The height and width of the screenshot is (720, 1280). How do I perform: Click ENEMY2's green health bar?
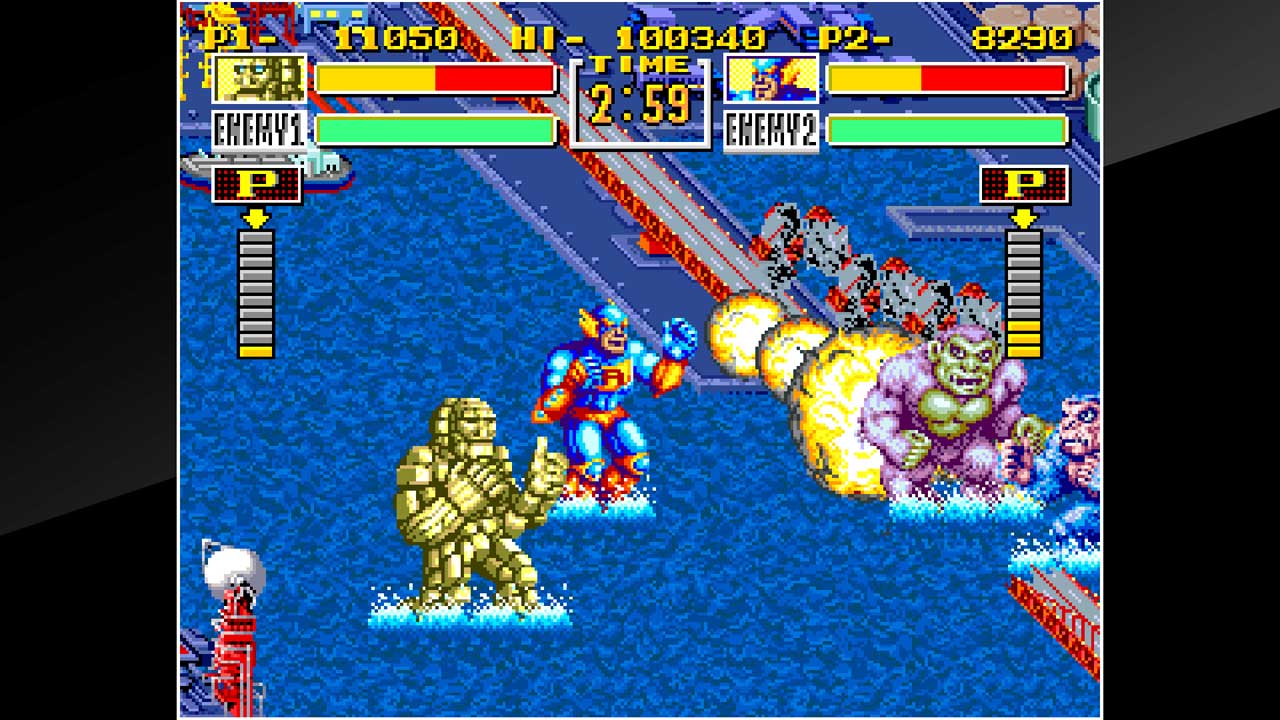[947, 129]
